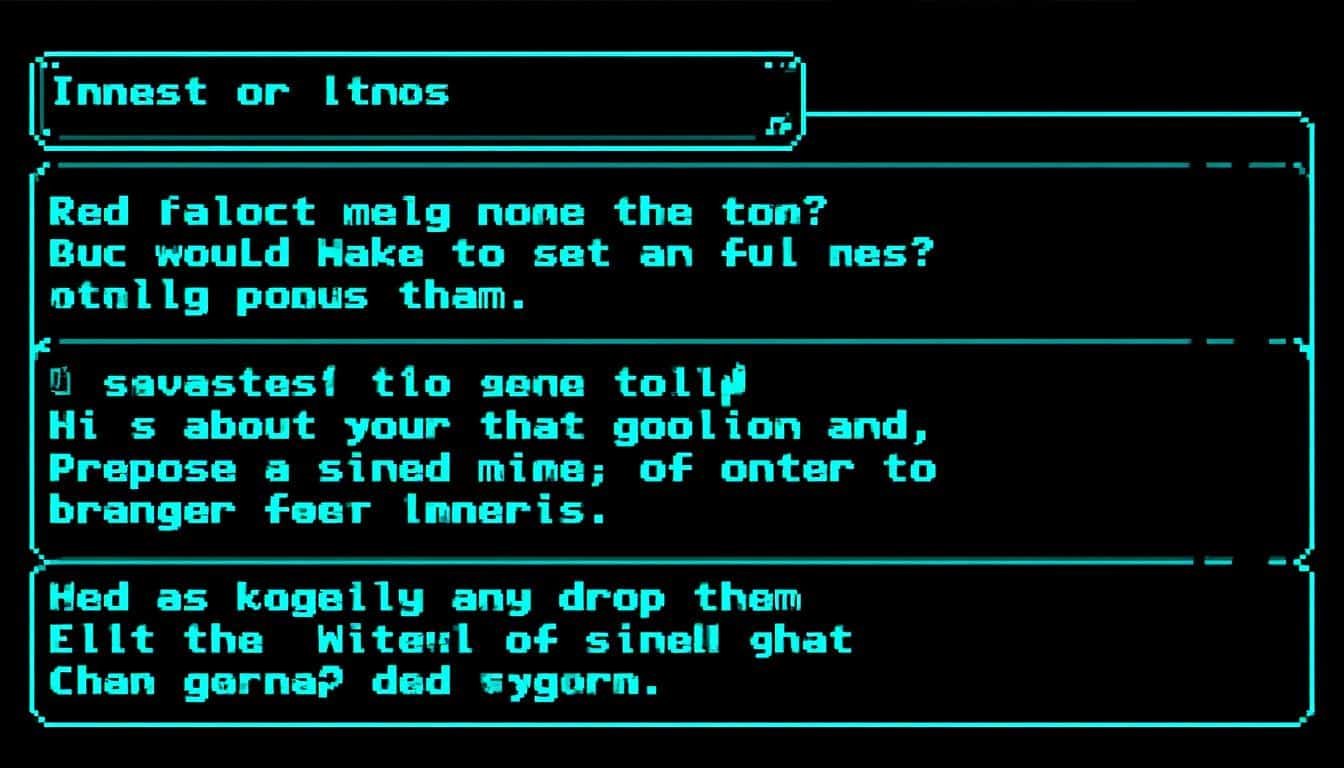Pick the "Hed as kogelly any drop them" option

coord(425,598)
